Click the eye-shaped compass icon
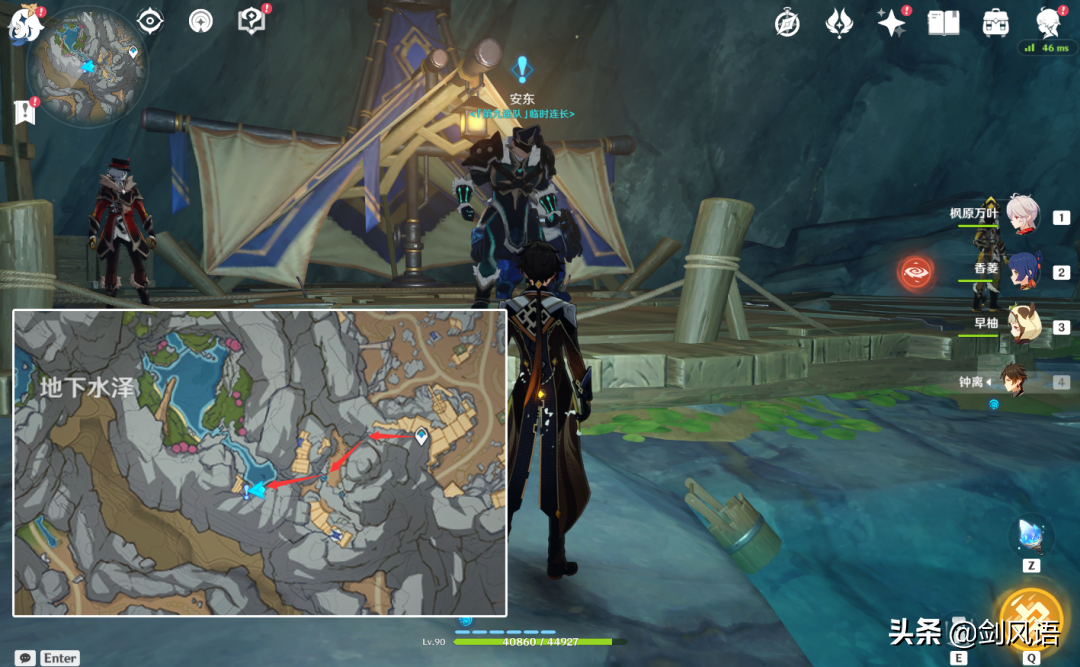Screen dimensions: 1080x667 tap(150, 20)
